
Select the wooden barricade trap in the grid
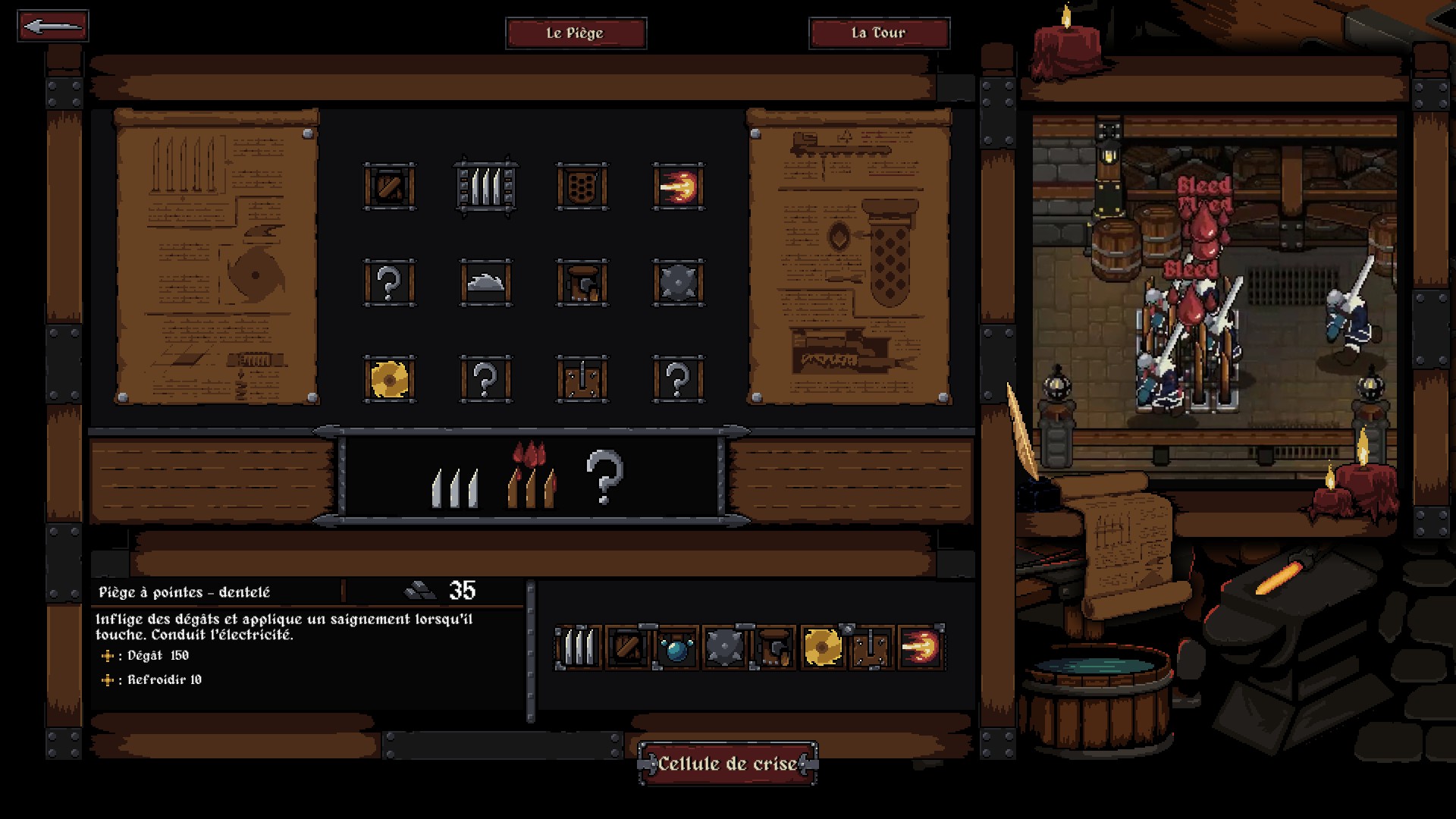click(389, 187)
